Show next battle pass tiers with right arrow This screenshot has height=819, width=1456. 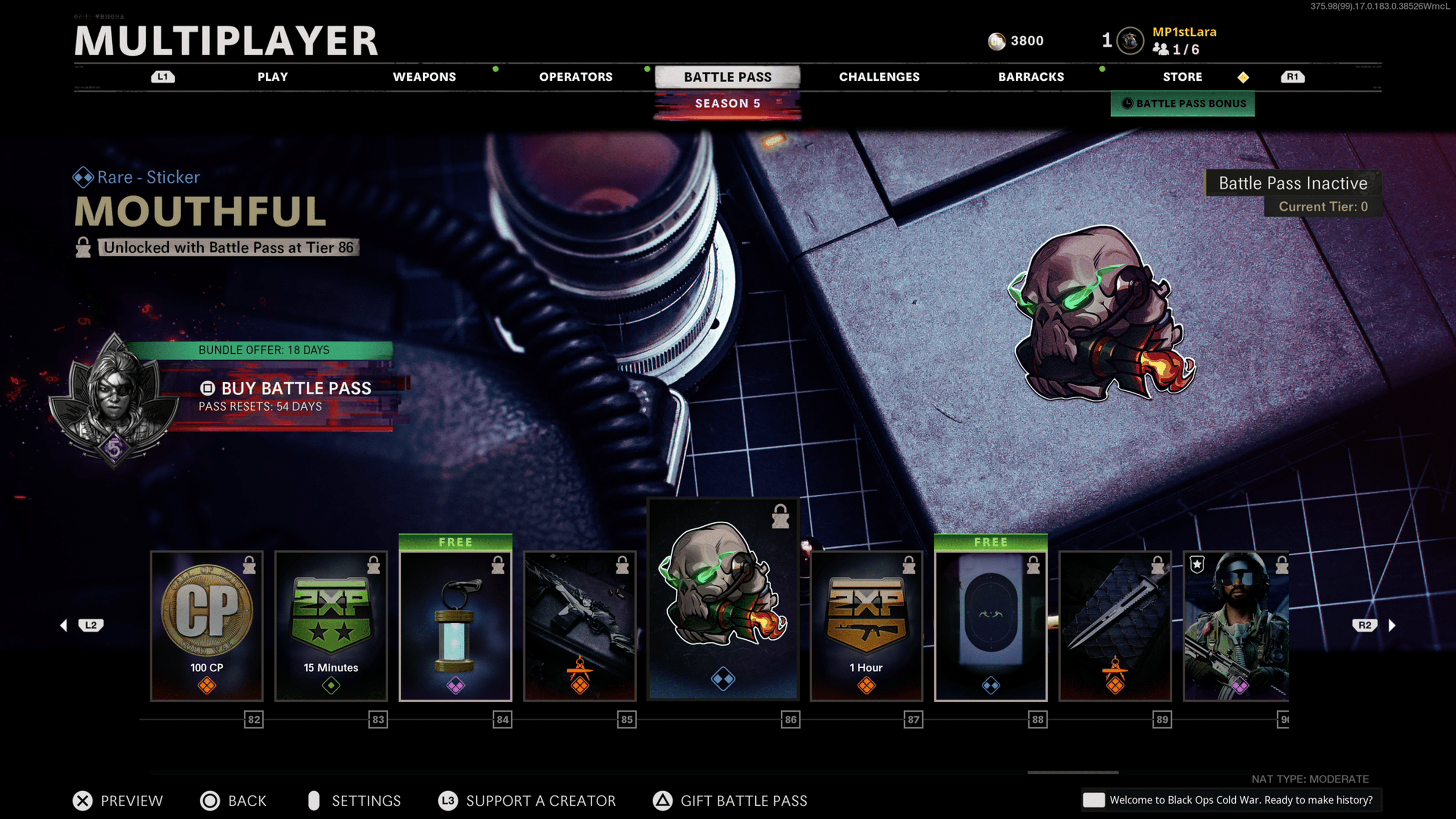tap(1392, 625)
